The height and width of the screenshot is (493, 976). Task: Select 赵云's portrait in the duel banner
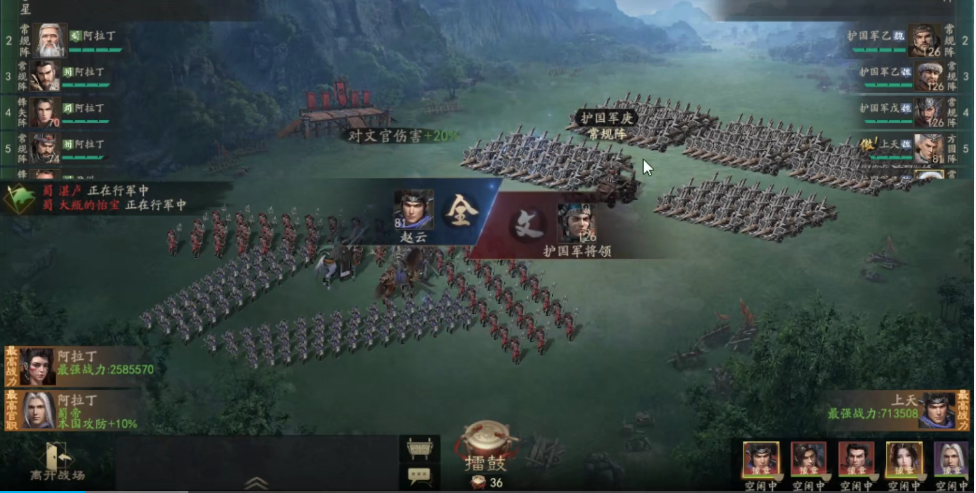click(x=413, y=211)
